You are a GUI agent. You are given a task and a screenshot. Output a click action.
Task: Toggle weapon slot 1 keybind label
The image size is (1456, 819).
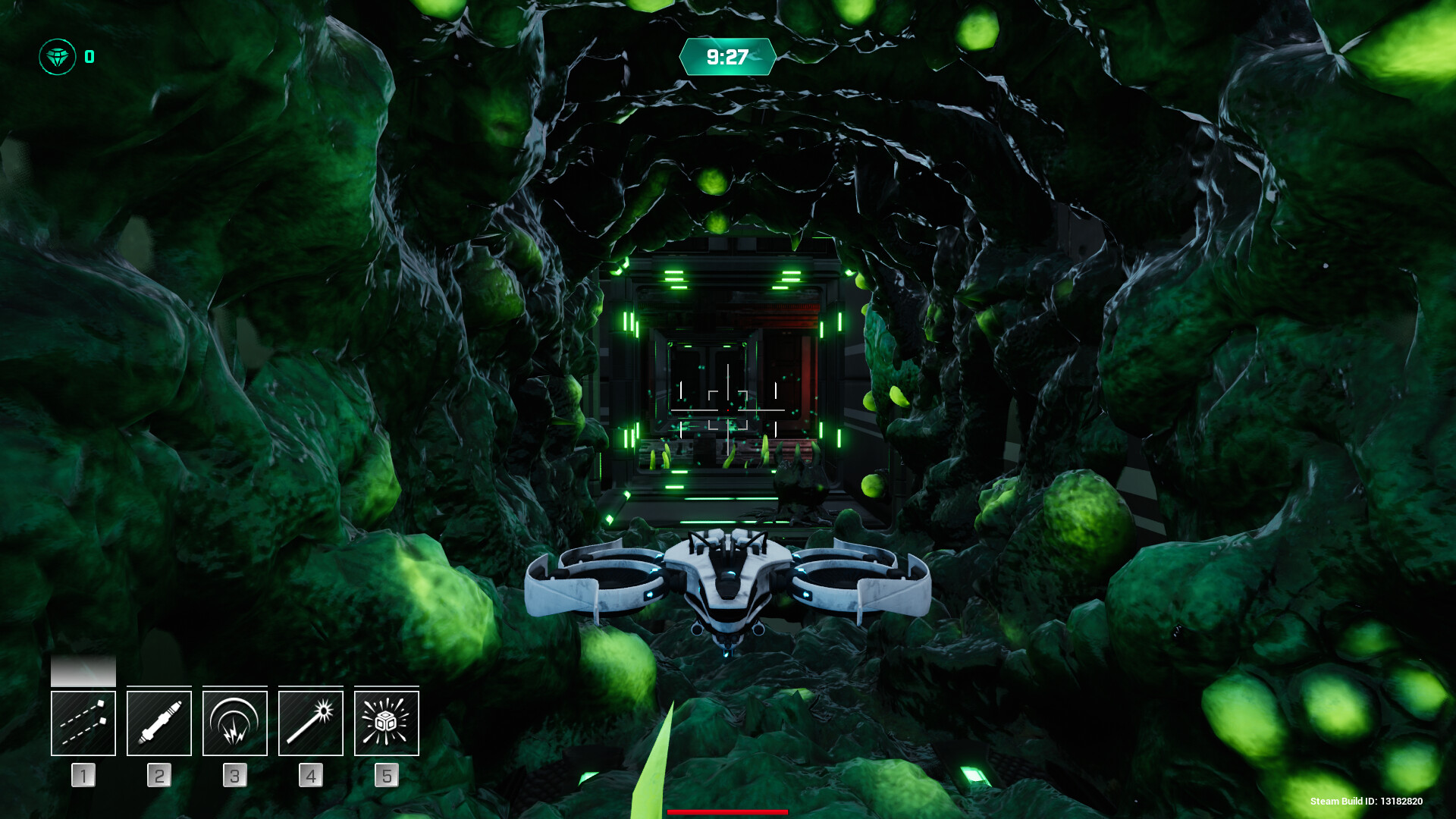(x=83, y=775)
